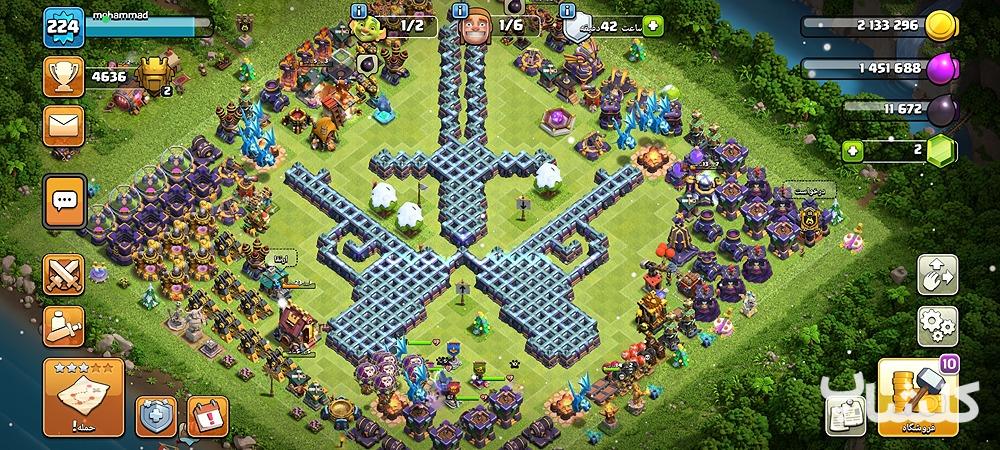Open the crossed swords battle button

[x=63, y=274]
